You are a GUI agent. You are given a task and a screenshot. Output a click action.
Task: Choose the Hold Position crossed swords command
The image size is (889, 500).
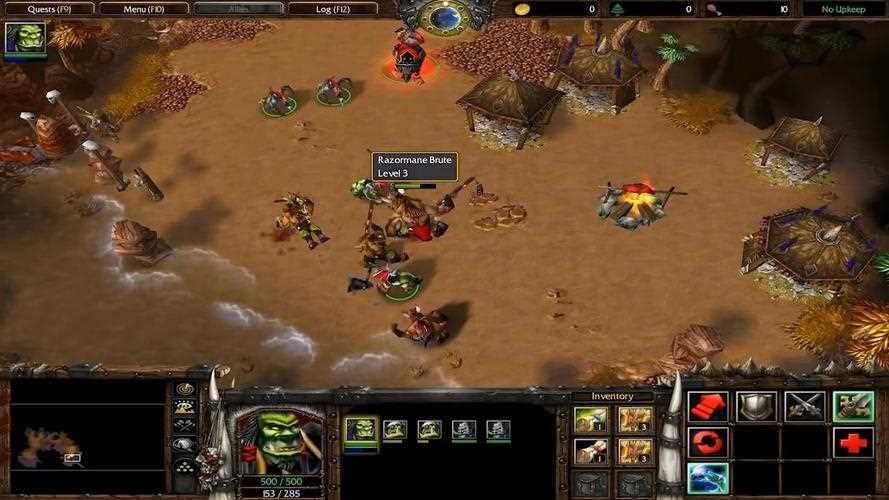click(804, 406)
